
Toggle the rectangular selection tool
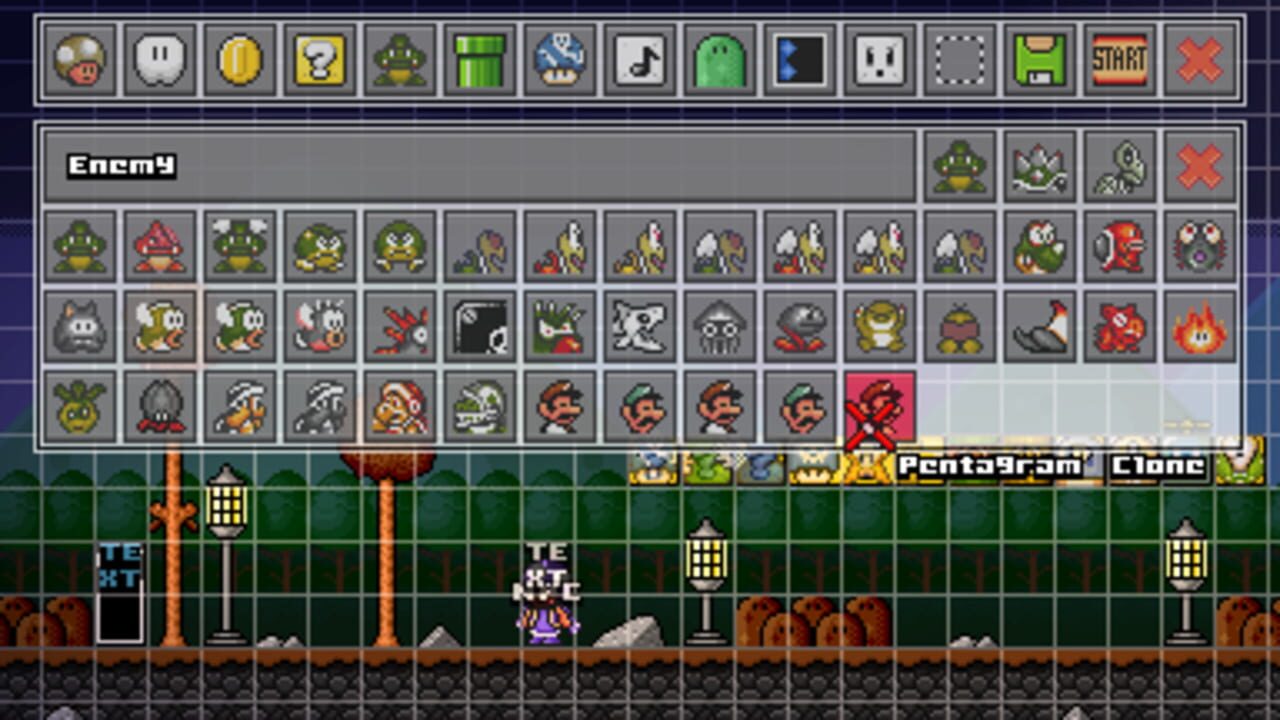click(x=959, y=61)
